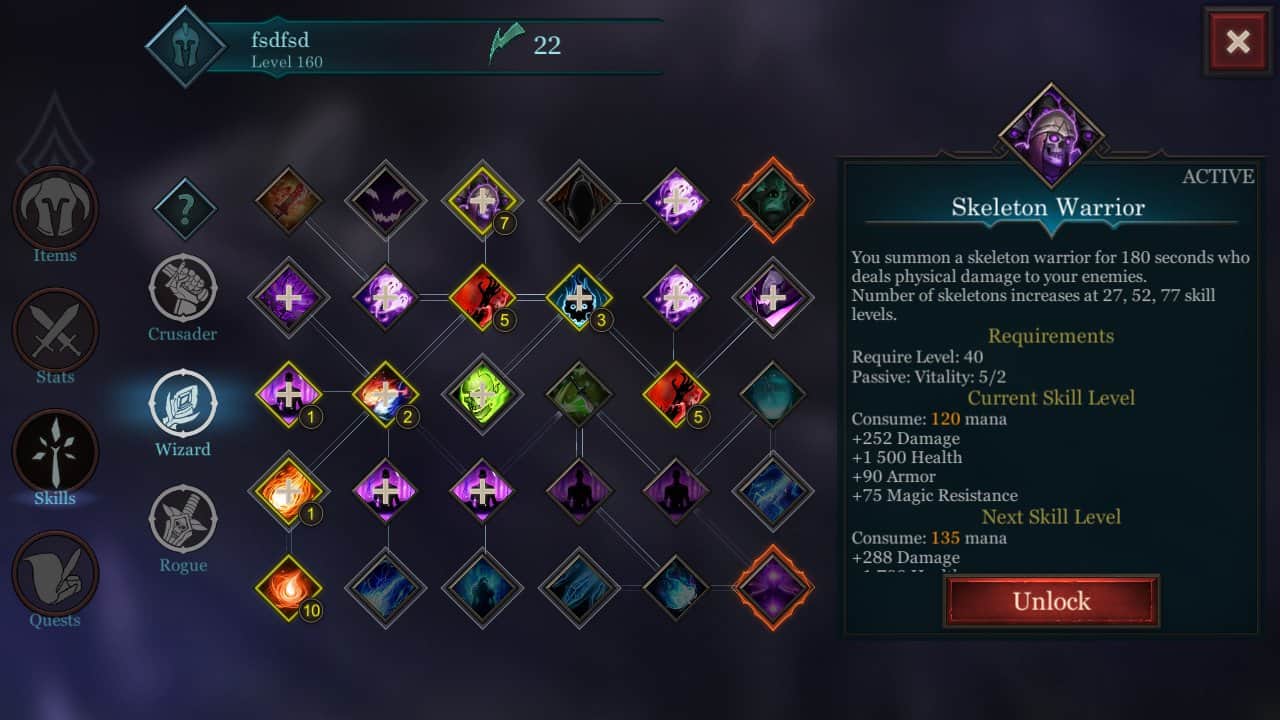Screen dimensions: 1280x720
Task: Select the dark hooded figure skill node
Action: click(580, 200)
